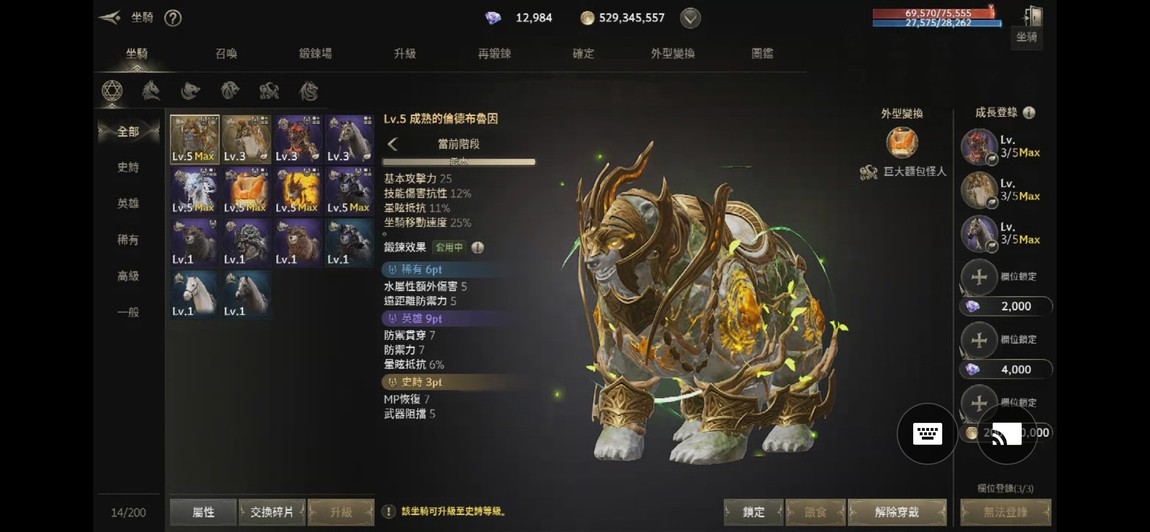Filter mounts by 英雄 rarity
The image size is (1150, 532).
click(128, 204)
